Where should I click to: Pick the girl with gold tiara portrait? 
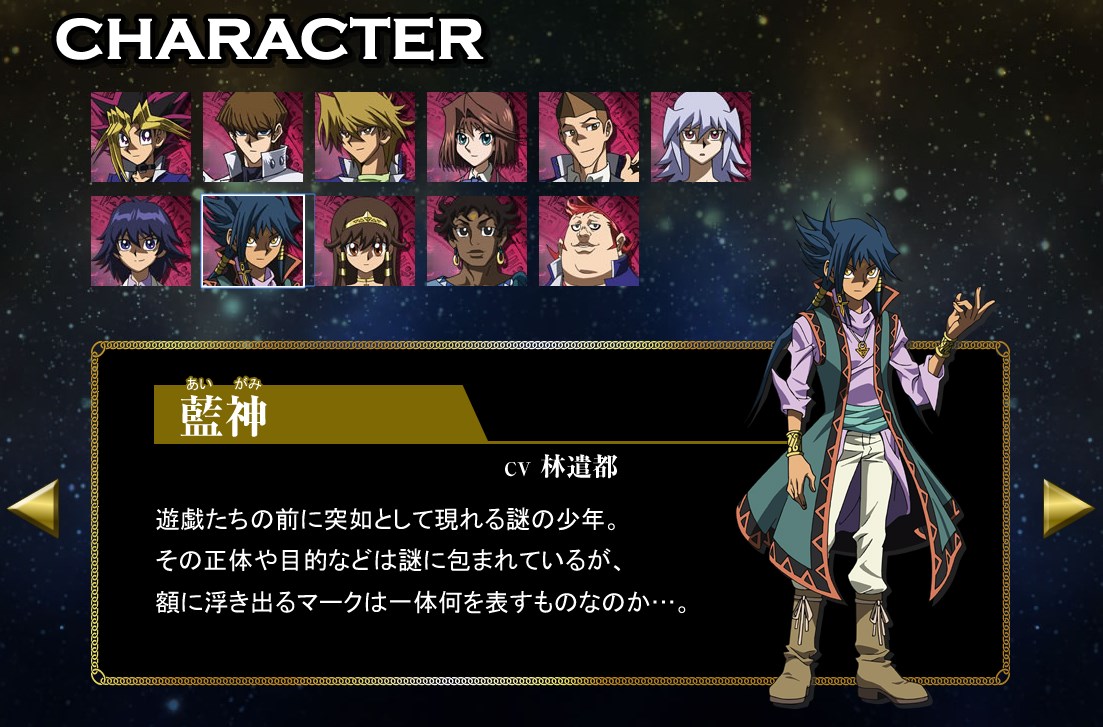(364, 241)
